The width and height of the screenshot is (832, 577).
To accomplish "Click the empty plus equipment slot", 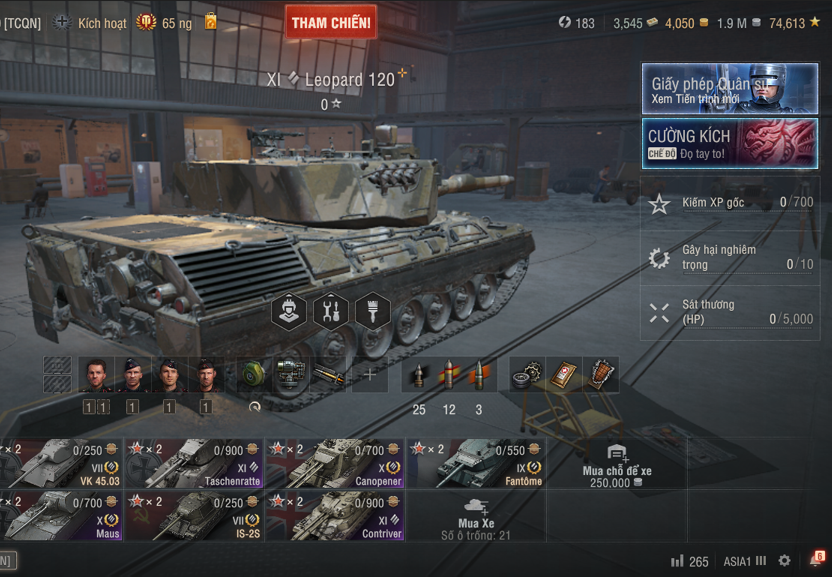I will tap(369, 374).
